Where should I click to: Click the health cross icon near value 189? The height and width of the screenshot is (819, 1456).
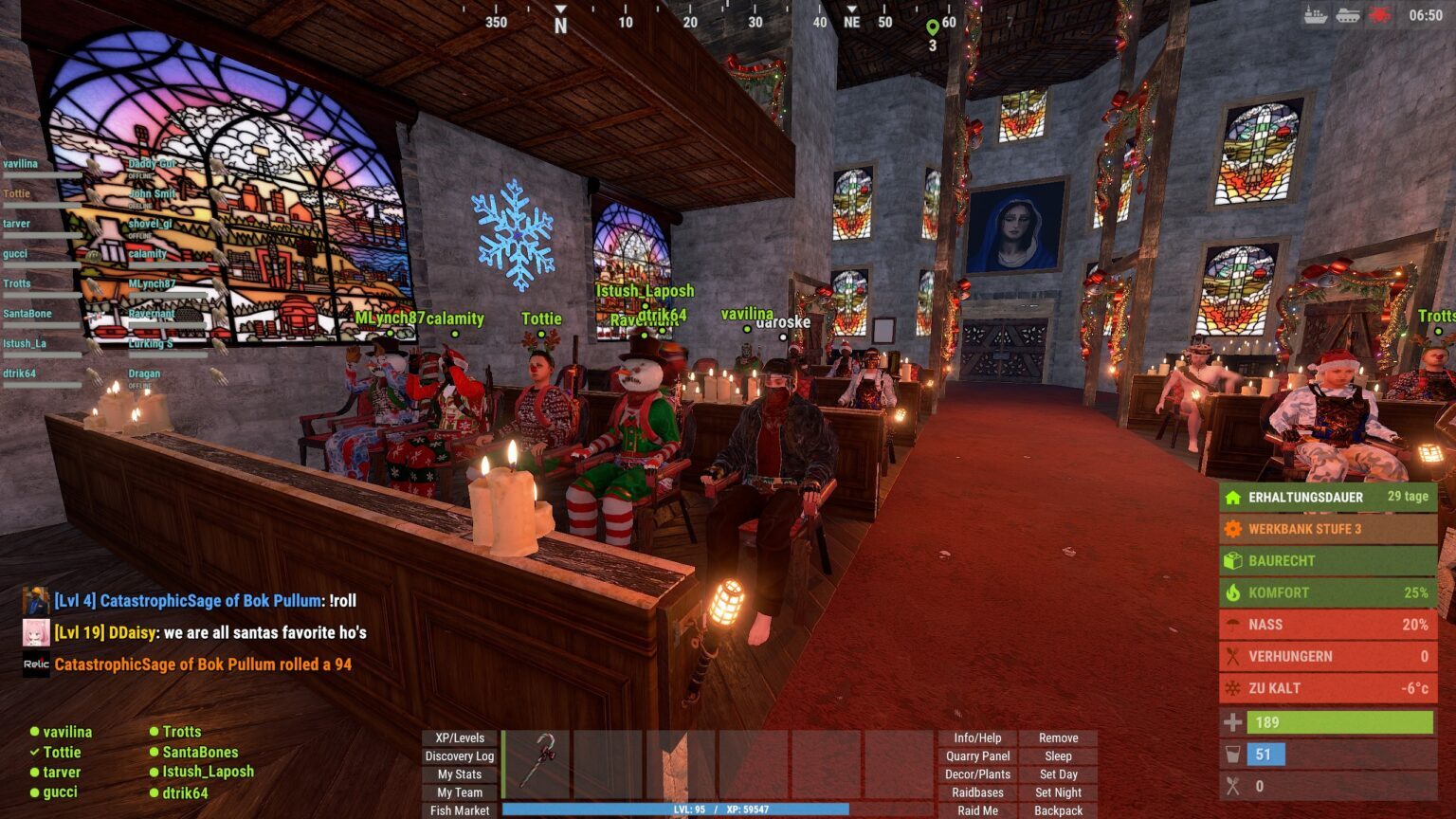point(1234,721)
